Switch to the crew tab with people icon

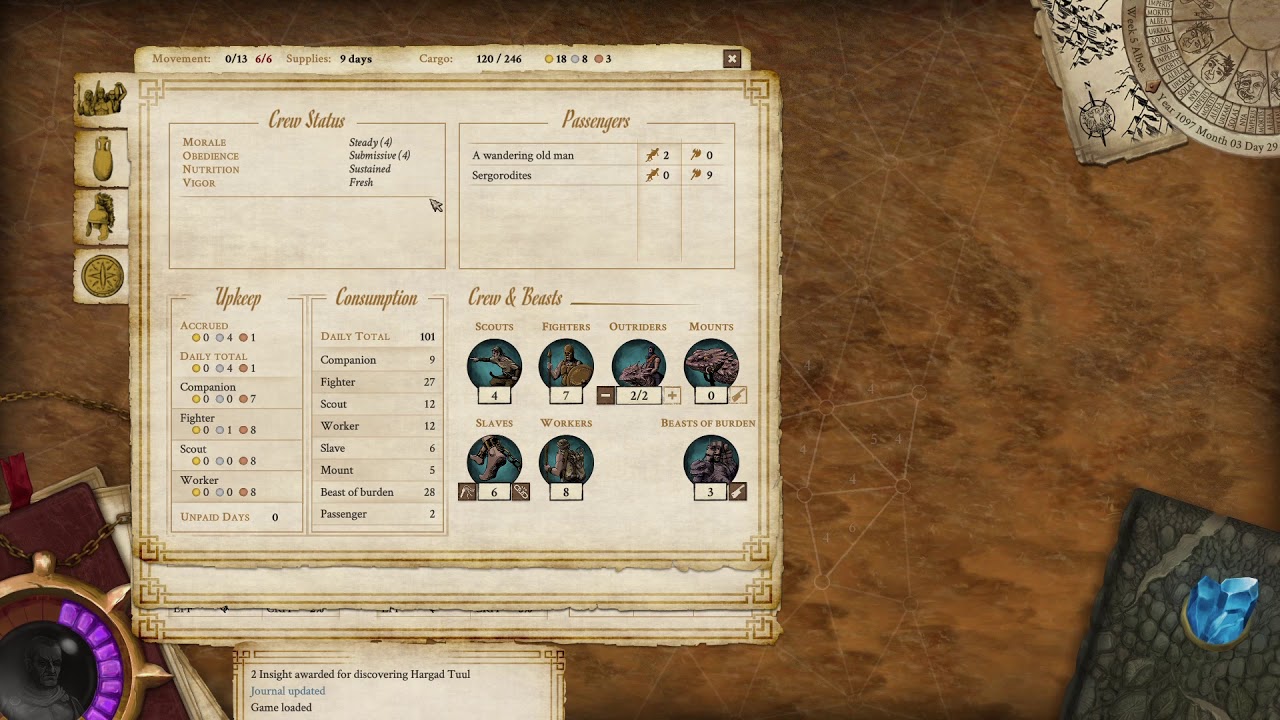pos(102,100)
